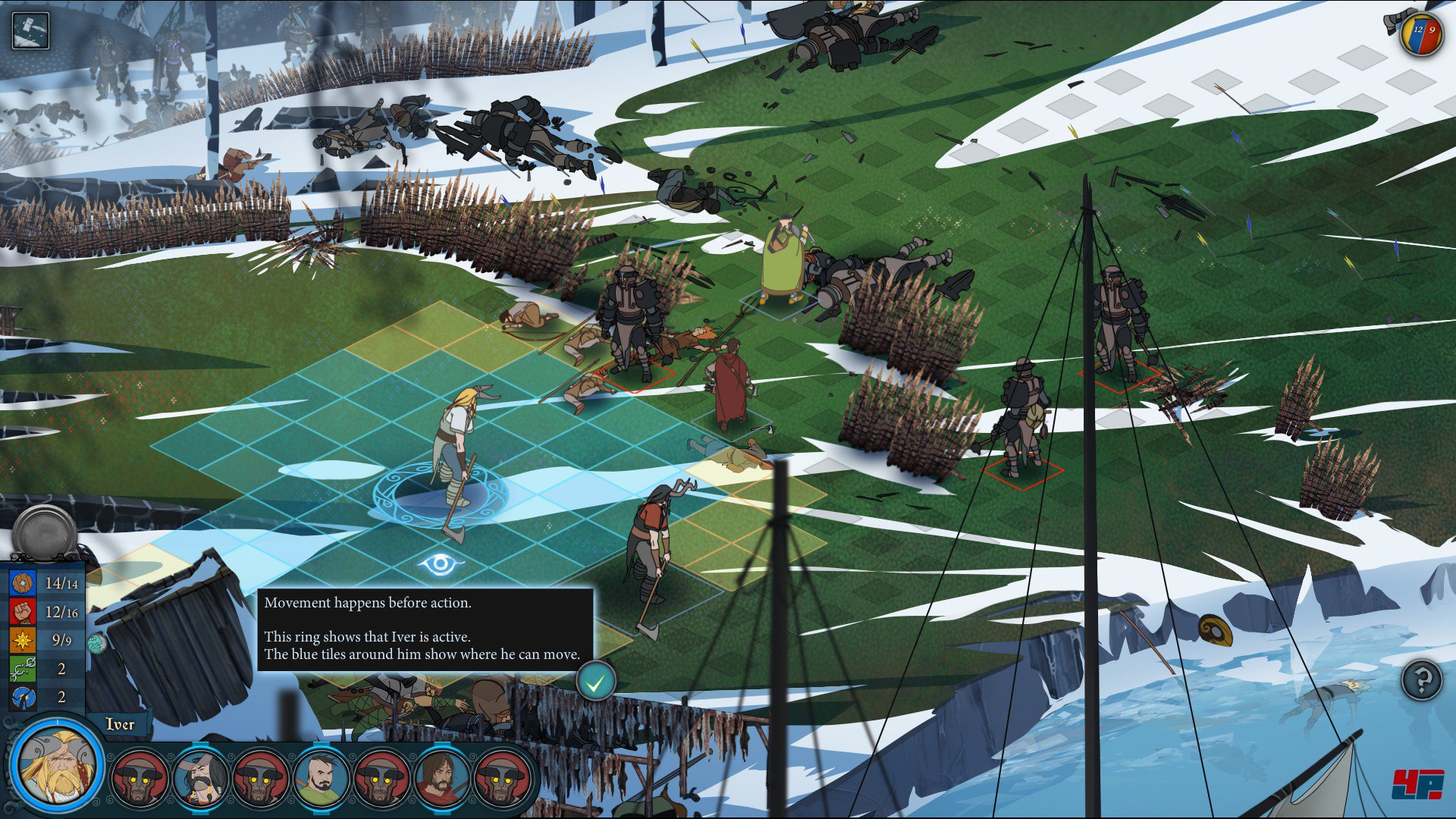Select the bearded man in green portrait
Viewport: 1456px width, 819px height.
click(x=322, y=777)
